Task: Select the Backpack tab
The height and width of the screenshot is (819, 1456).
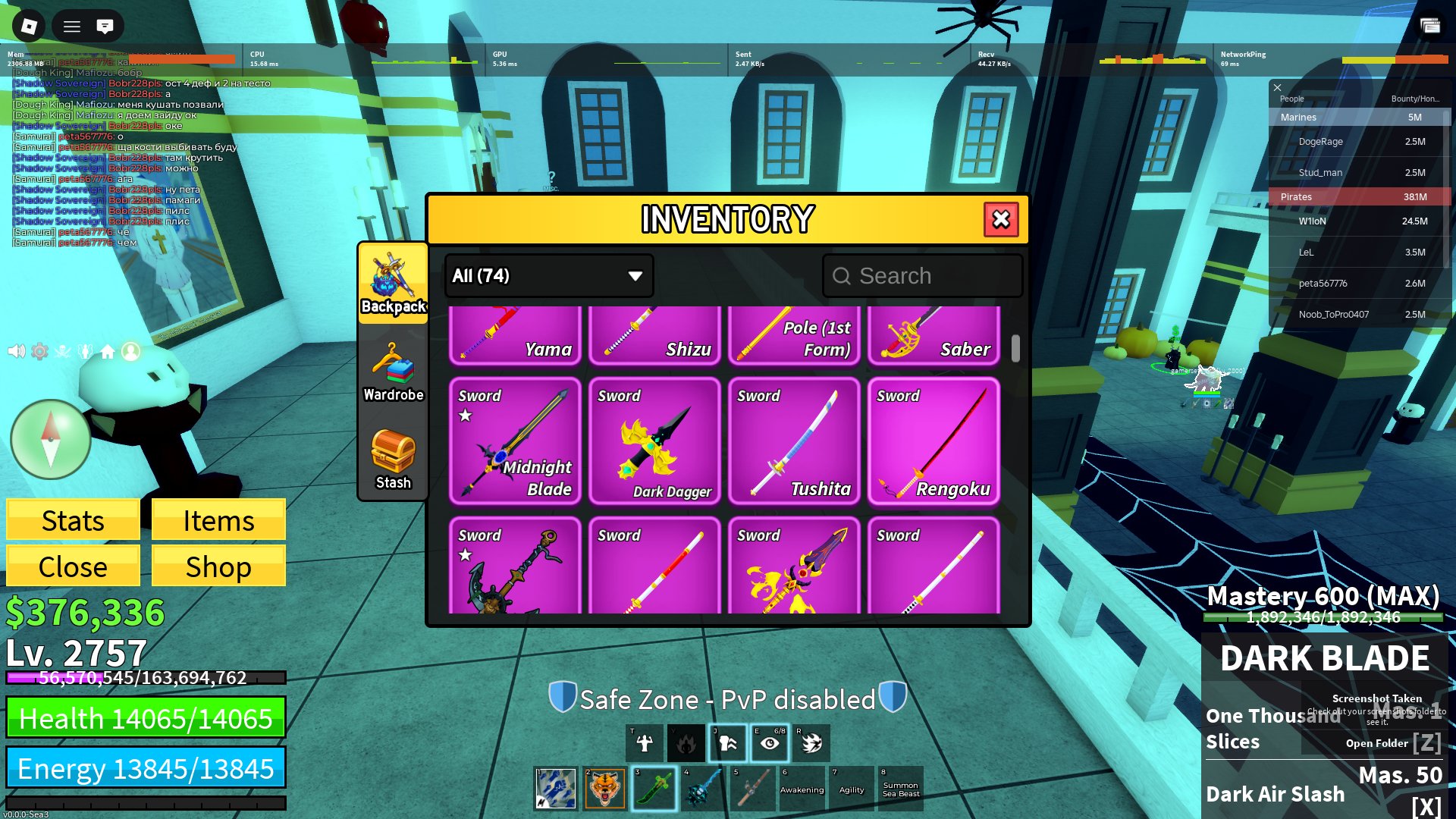Action: pos(393,284)
